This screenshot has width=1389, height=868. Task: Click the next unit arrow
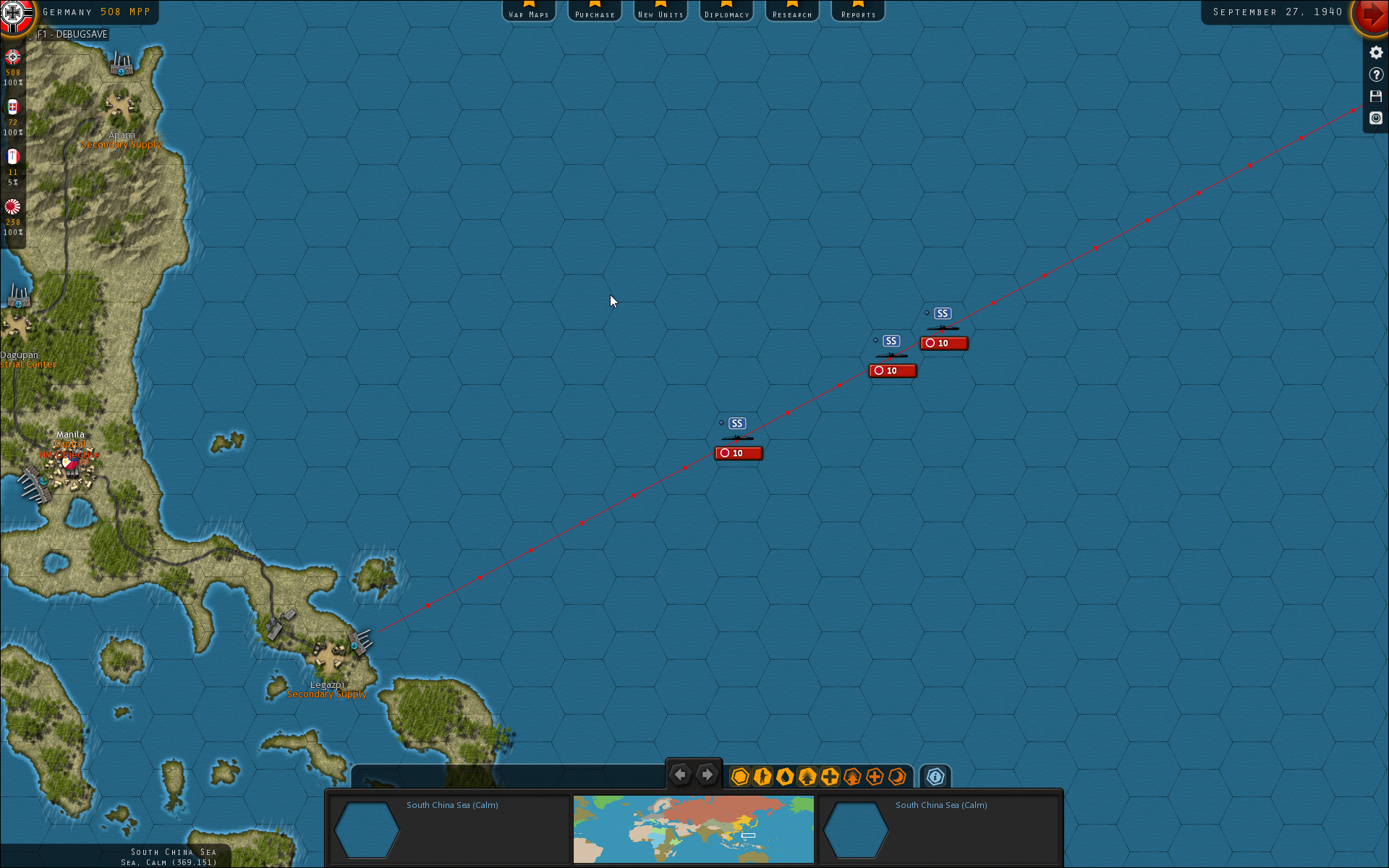click(707, 774)
